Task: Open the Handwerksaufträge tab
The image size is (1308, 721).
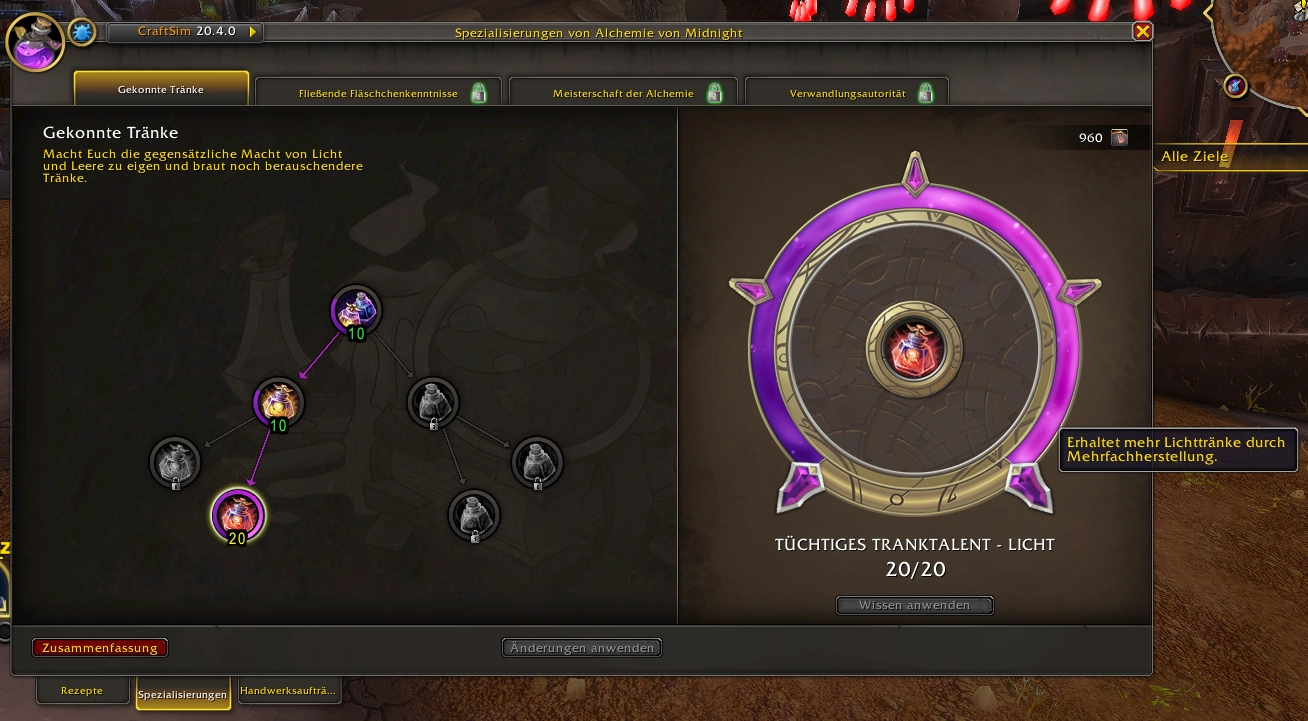Action: point(289,691)
